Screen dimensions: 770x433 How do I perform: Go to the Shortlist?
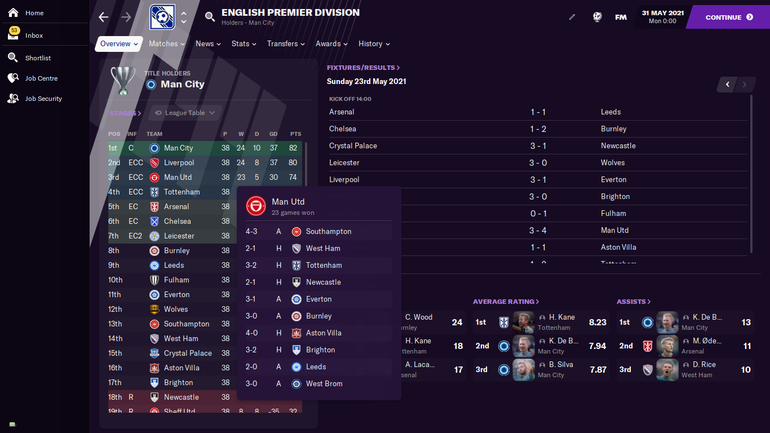point(37,58)
